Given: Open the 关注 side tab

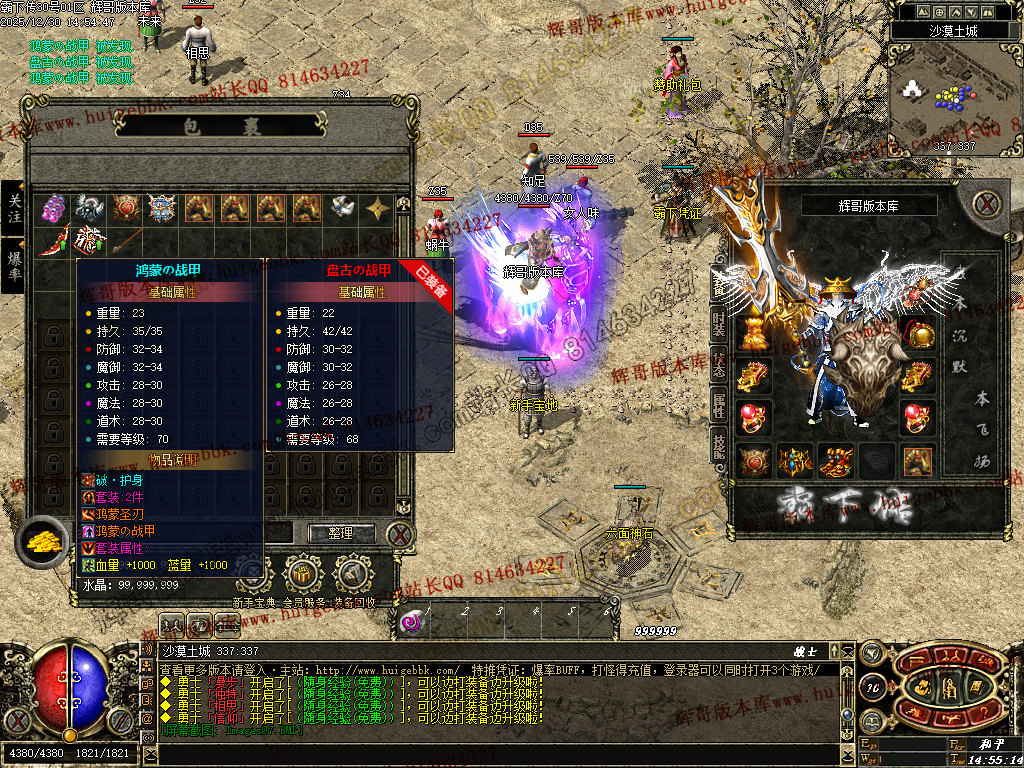Looking at the screenshot, I should point(14,208).
